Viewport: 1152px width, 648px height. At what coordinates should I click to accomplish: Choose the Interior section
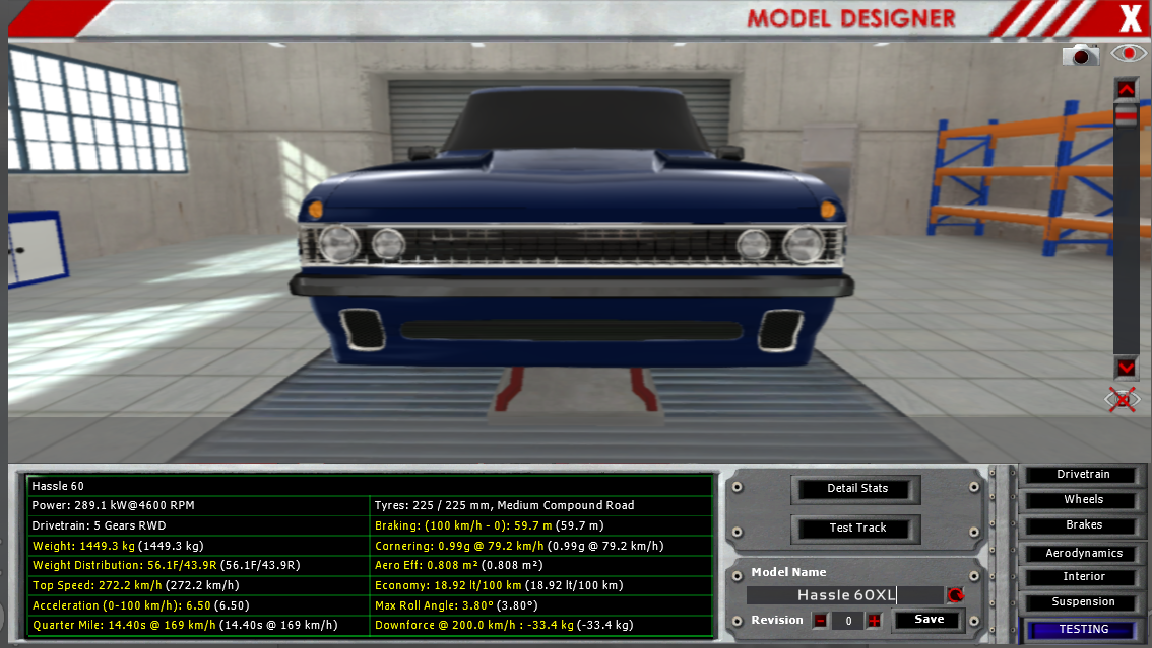1083,577
